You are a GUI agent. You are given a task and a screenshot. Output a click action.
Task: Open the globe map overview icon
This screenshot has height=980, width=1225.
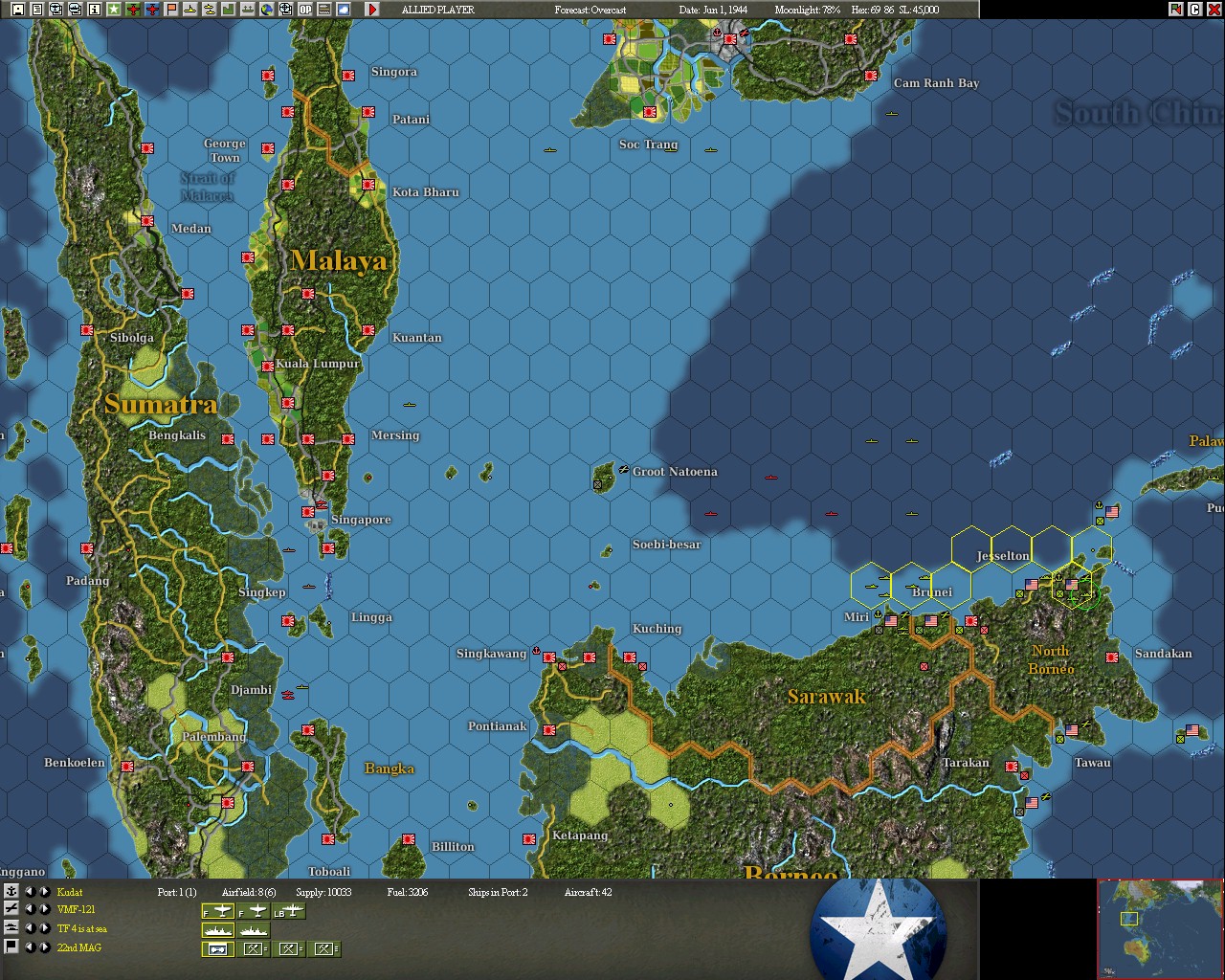pos(267,9)
